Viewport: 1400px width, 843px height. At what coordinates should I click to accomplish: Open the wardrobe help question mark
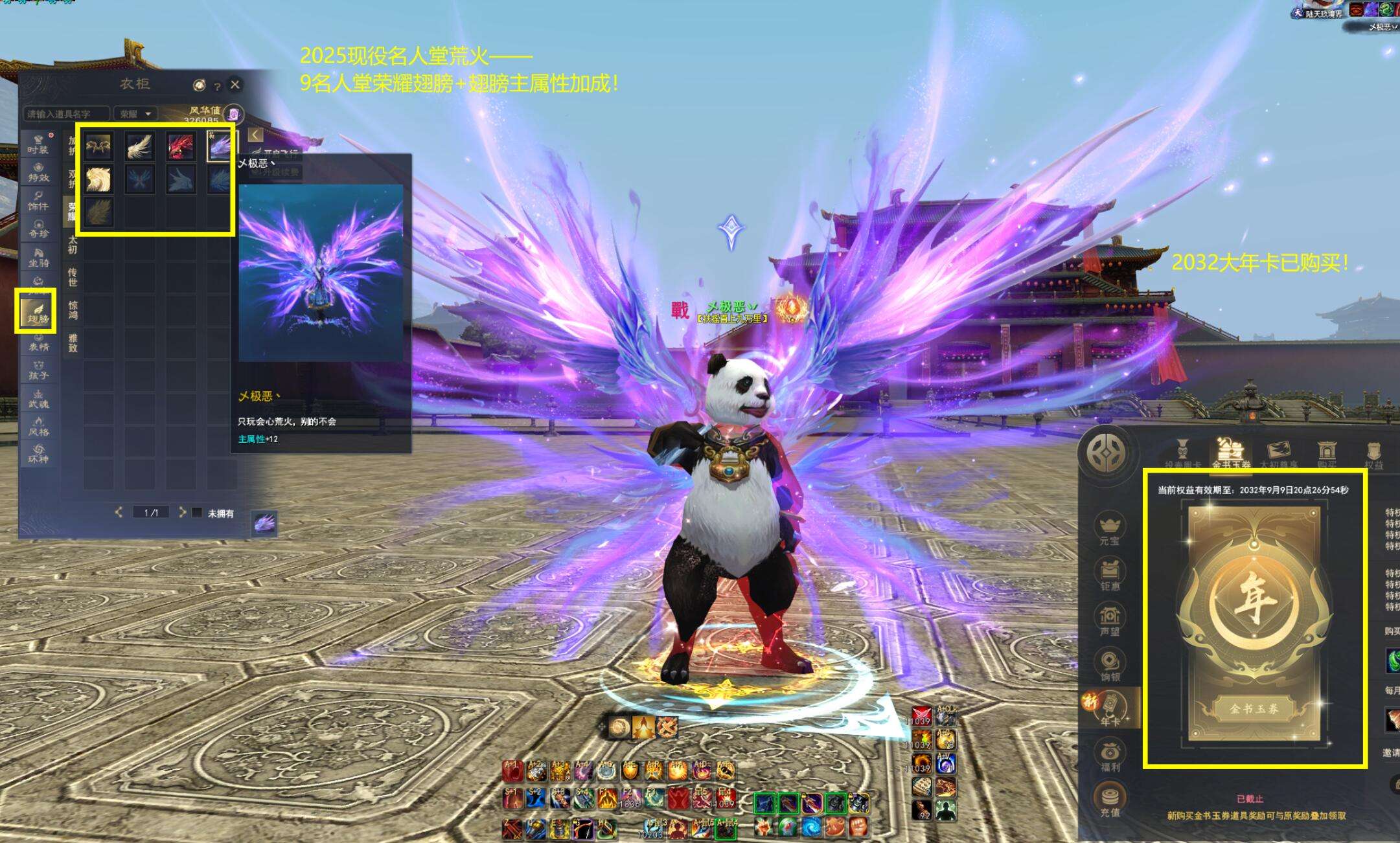(218, 86)
